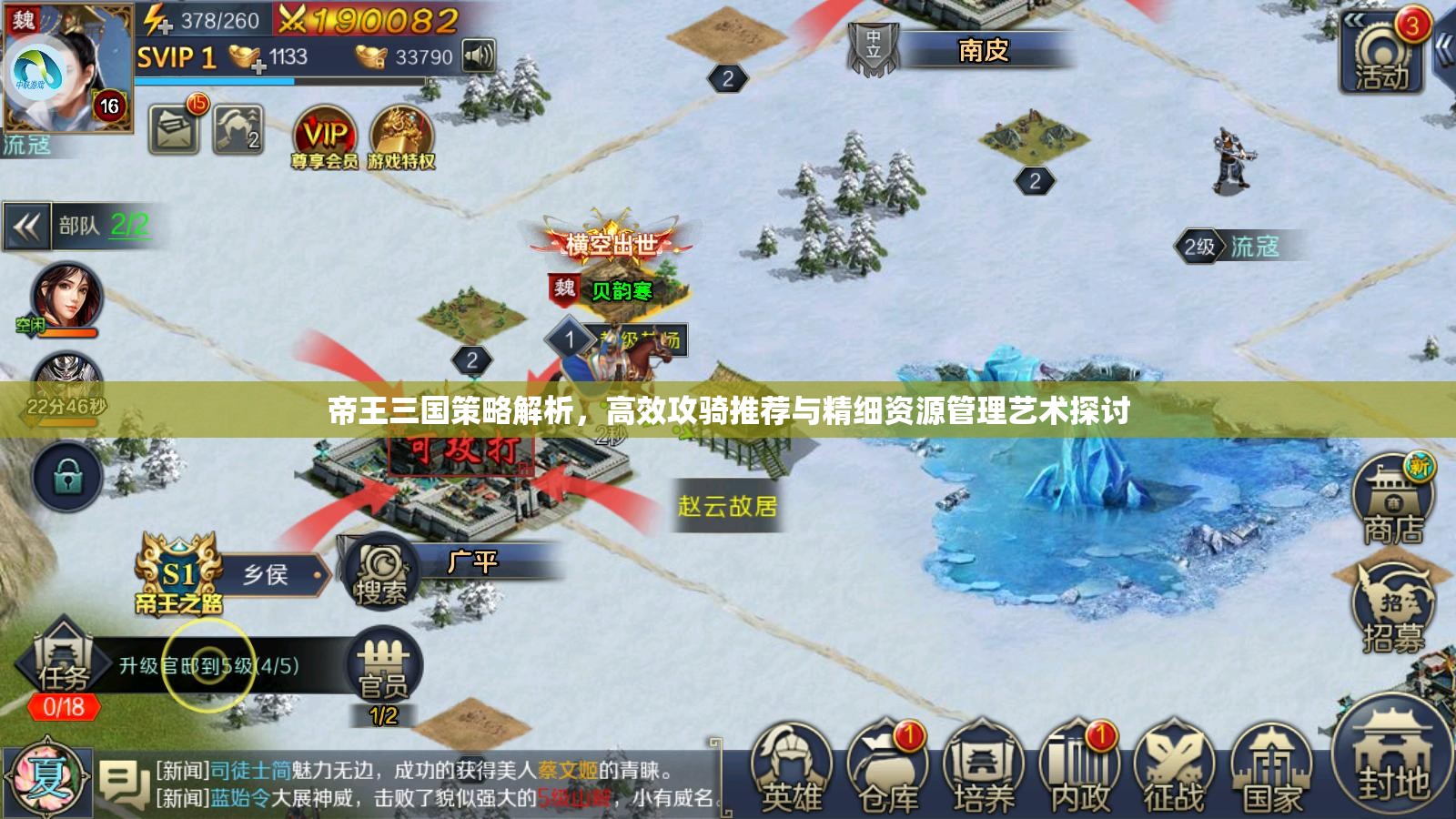
Task: Open the 国家 (Nation) menu
Action: click(1272, 769)
